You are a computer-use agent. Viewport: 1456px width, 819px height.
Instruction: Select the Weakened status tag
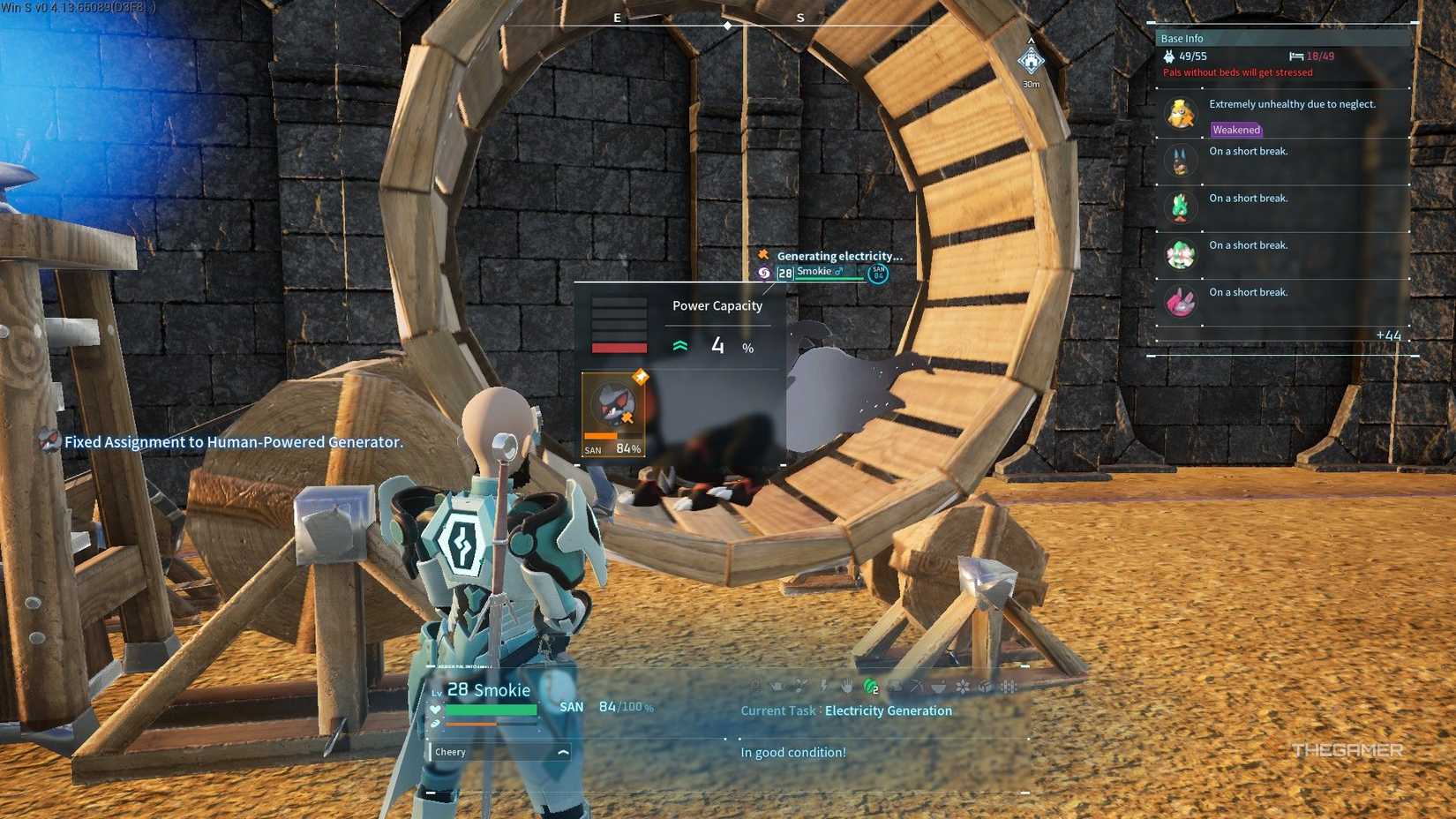(x=1236, y=130)
